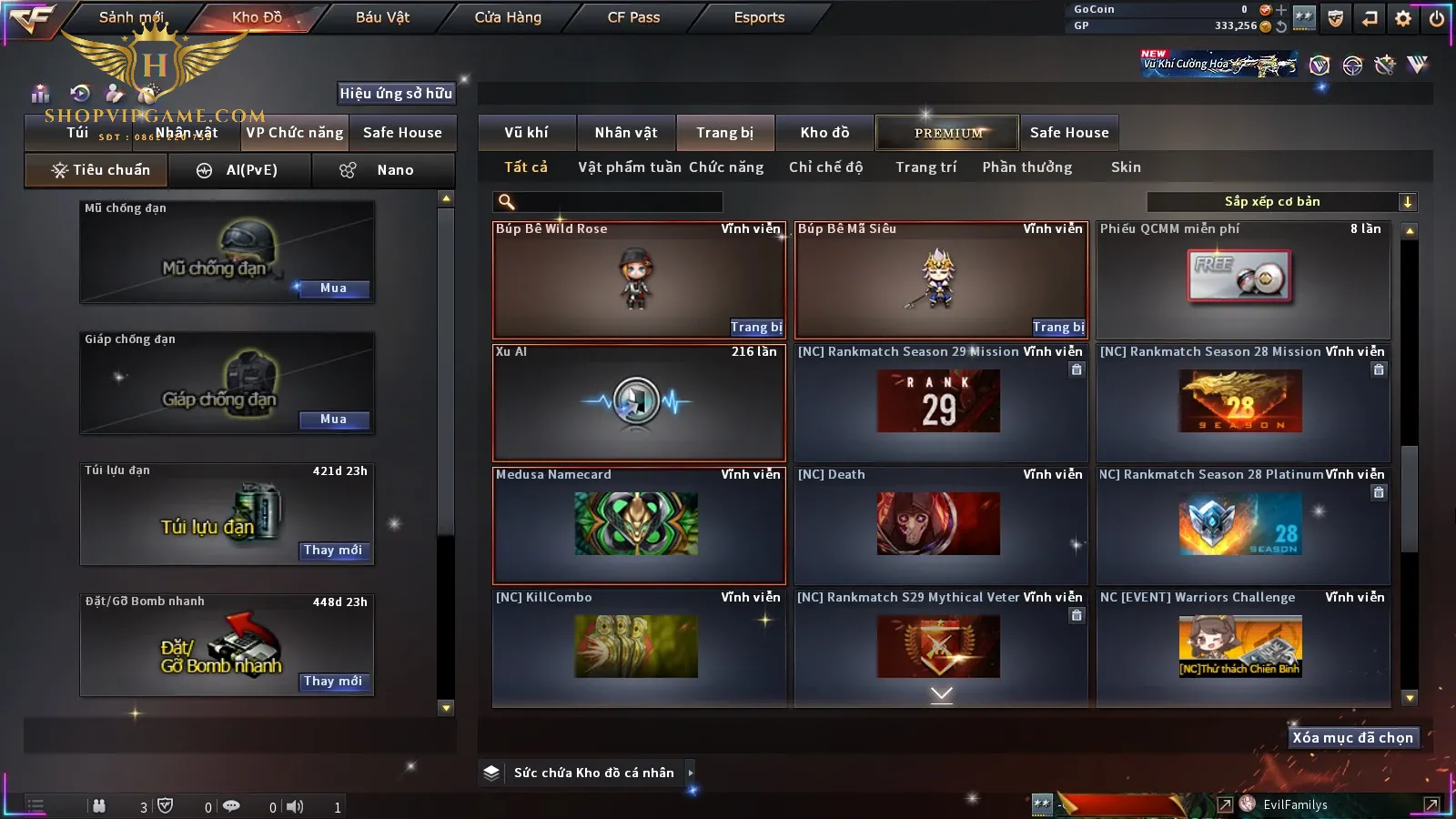Image resolution: width=1456 pixels, height=819 pixels.
Task: Select the Medusa Namecard item
Action: (x=638, y=525)
